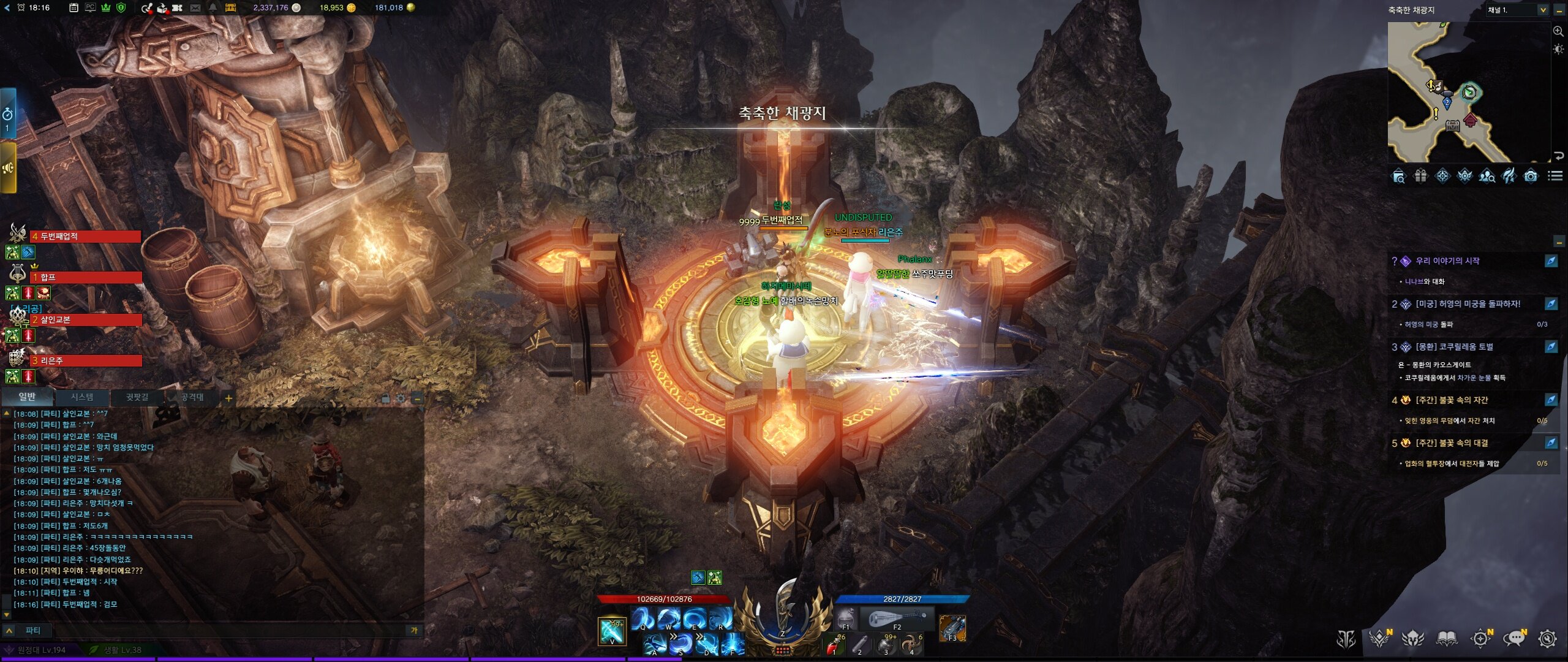Viewport: 1568px width, 662px height.
Task: Click the minimap zoom-in magnifier button
Action: click(x=1558, y=31)
